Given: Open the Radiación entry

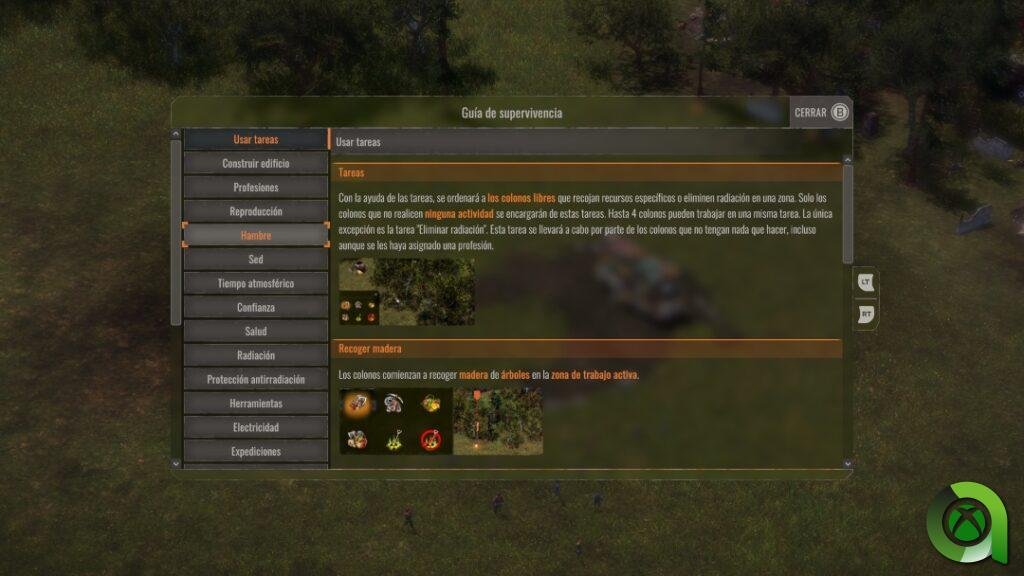Looking at the screenshot, I should [256, 355].
